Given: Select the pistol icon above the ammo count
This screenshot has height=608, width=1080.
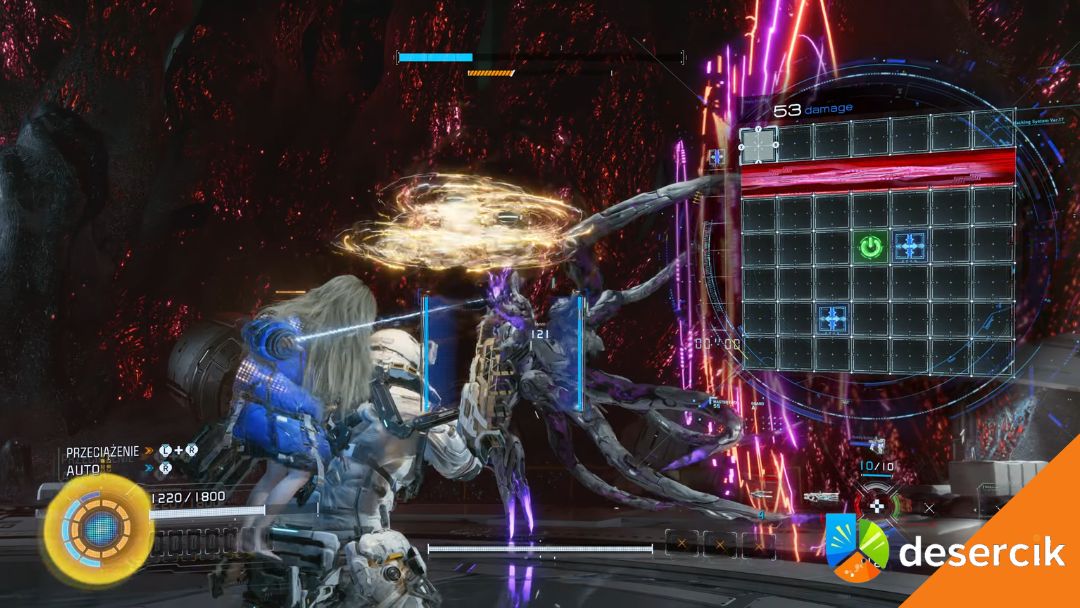Looking at the screenshot, I should pos(877,446).
